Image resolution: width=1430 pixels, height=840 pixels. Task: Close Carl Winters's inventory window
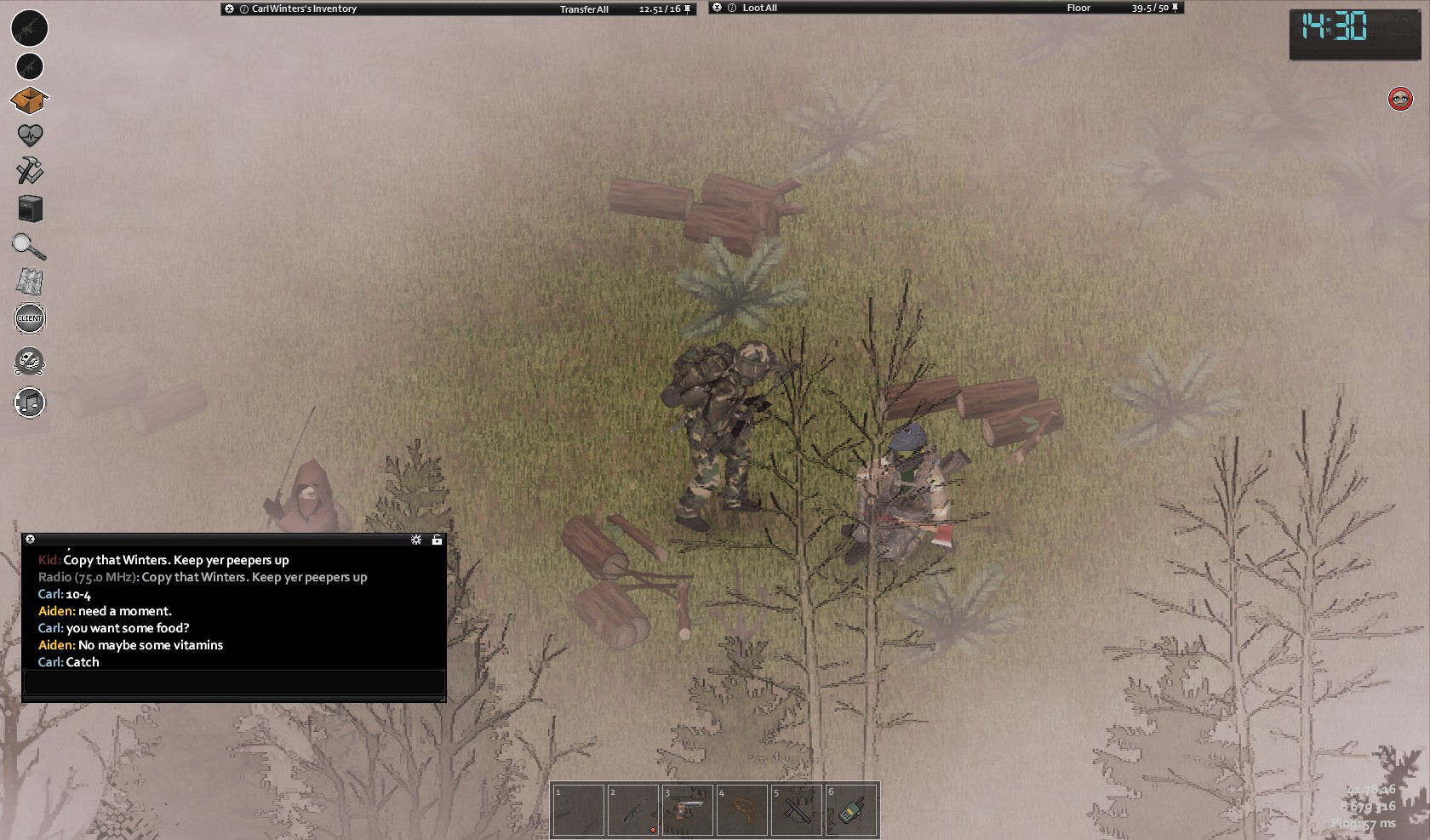tap(229, 9)
